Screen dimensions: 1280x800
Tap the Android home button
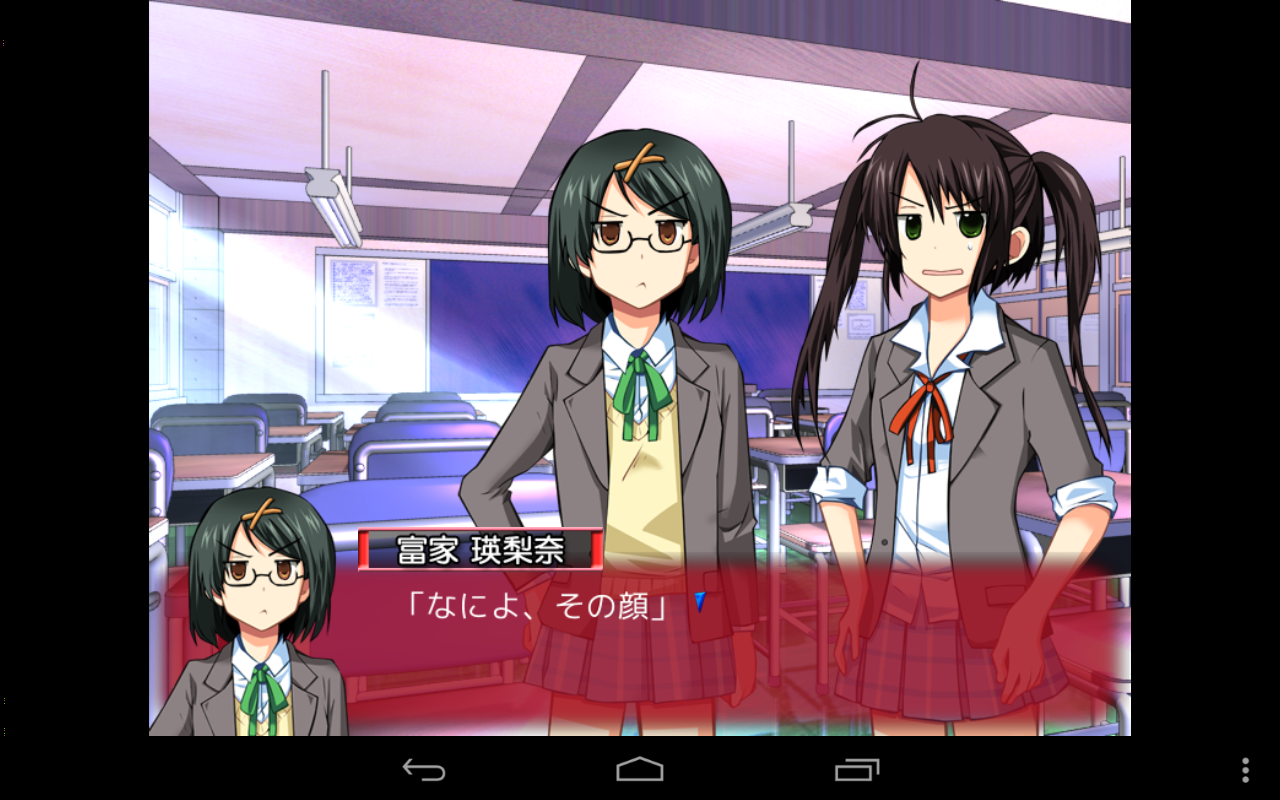point(640,769)
